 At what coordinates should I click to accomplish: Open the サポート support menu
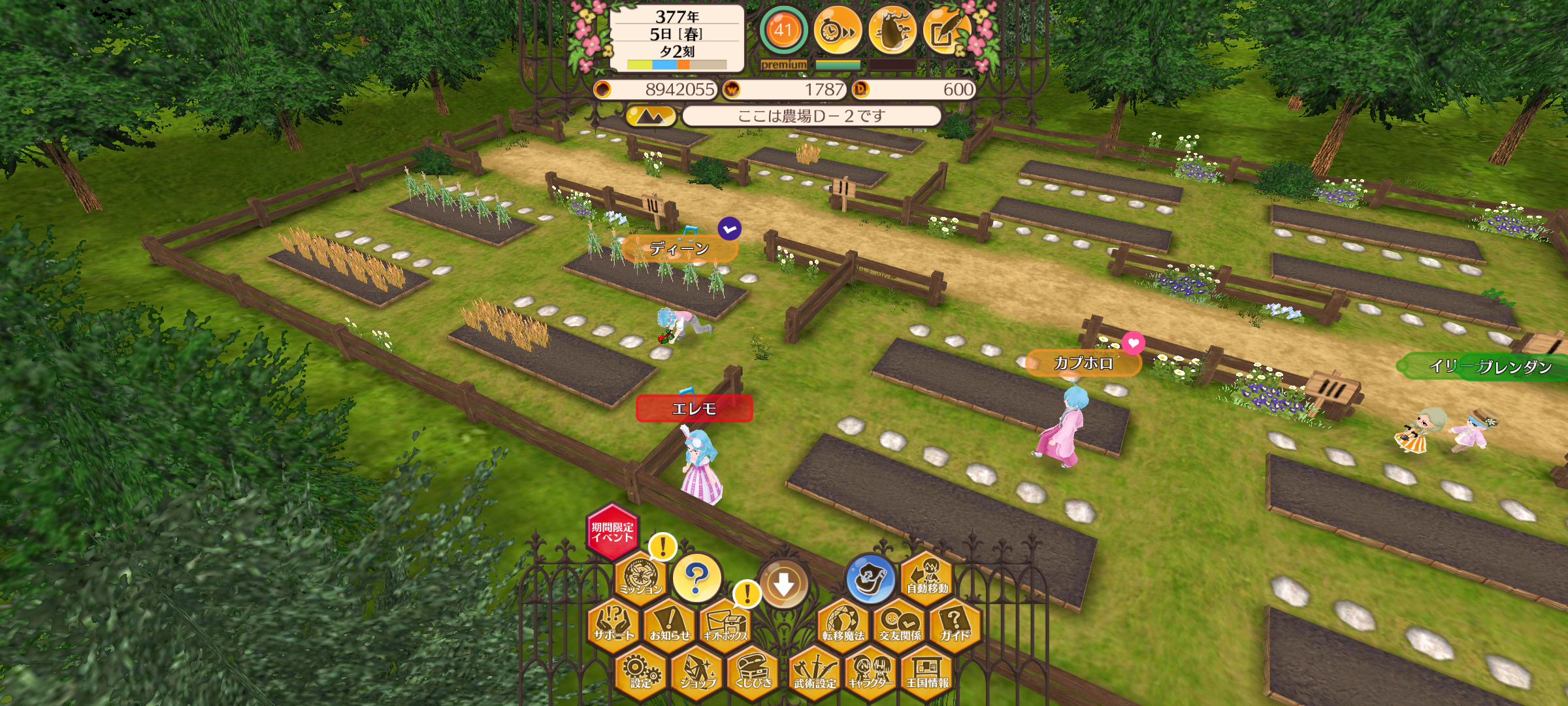(613, 624)
